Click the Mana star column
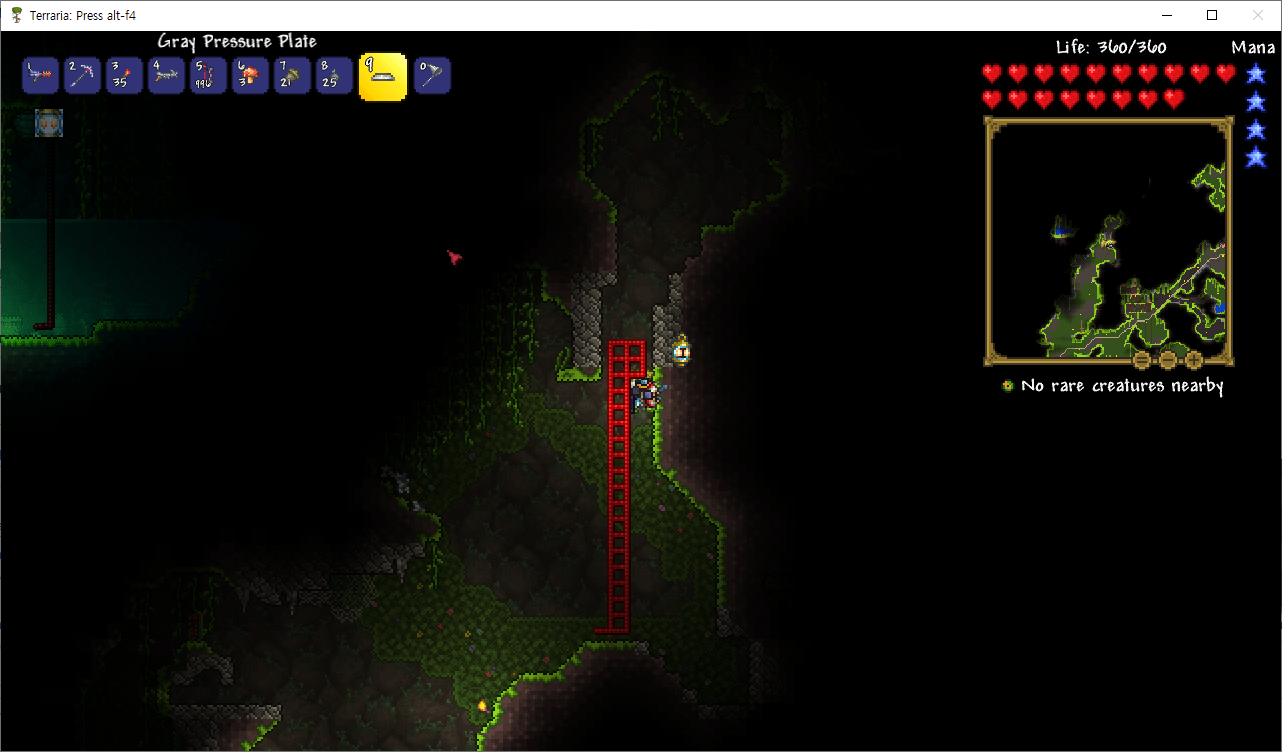This screenshot has width=1282, height=752. tap(1256, 110)
